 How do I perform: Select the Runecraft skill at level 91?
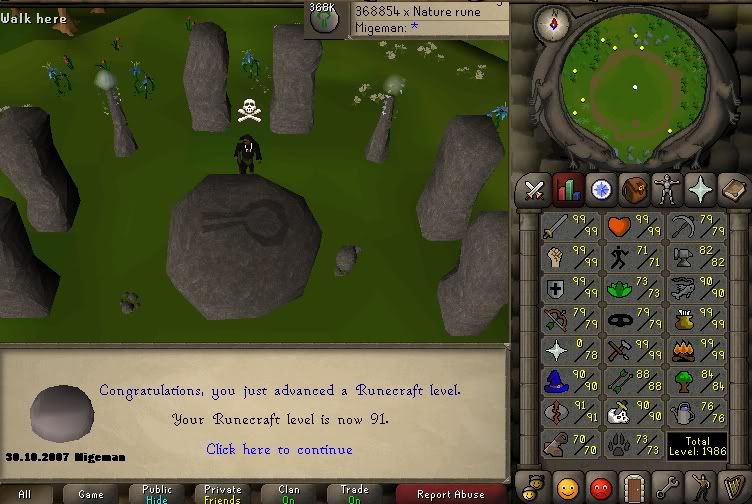point(570,413)
